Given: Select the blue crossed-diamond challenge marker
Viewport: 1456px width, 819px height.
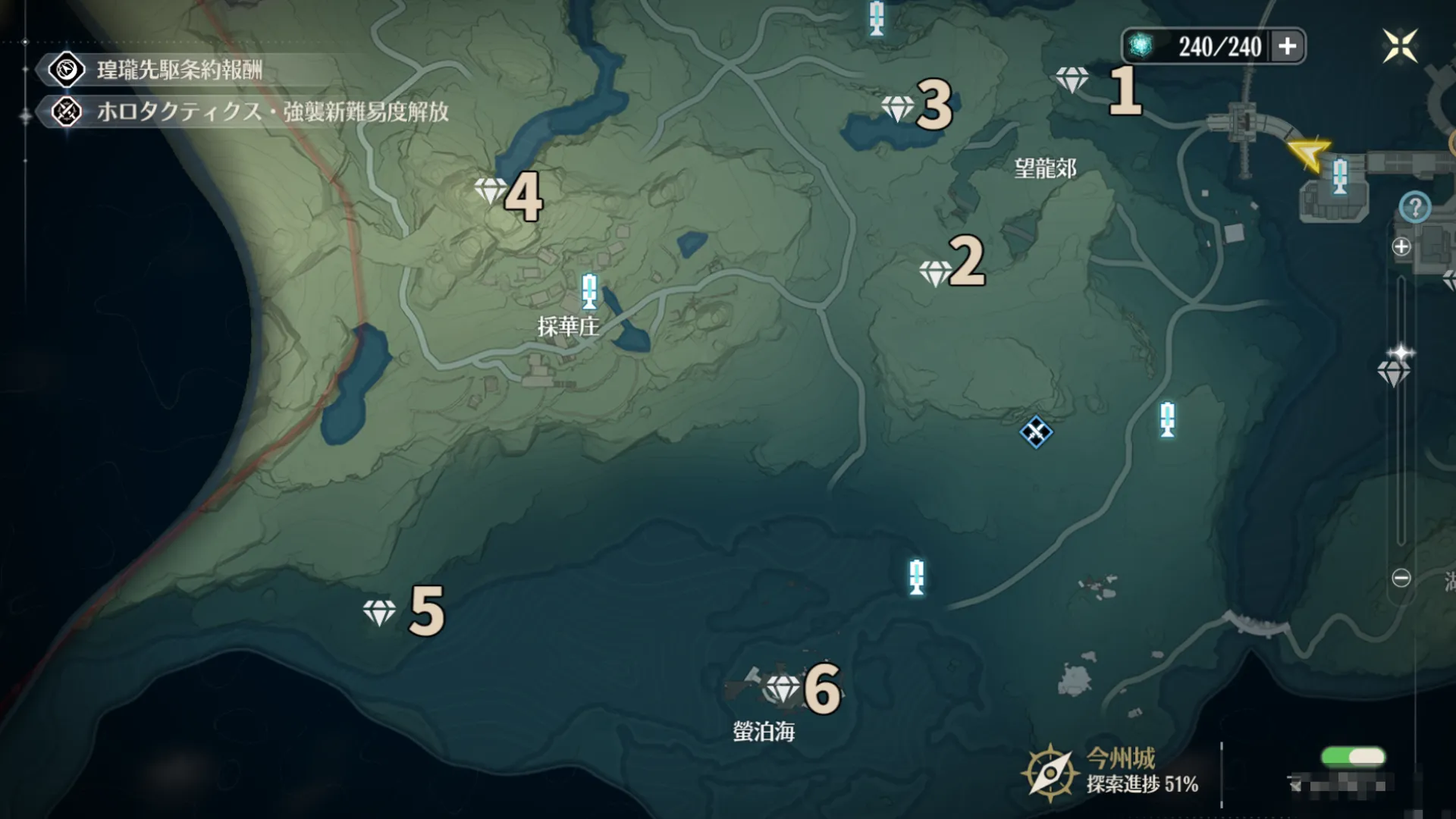Looking at the screenshot, I should [1035, 432].
